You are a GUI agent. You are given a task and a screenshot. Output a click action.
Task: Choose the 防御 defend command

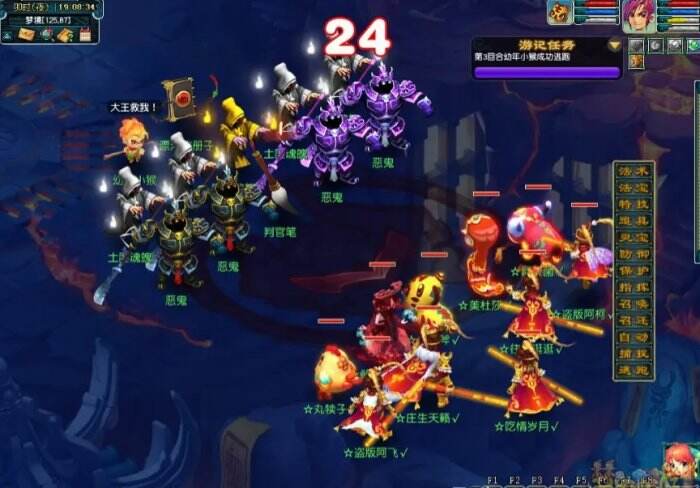(634, 254)
